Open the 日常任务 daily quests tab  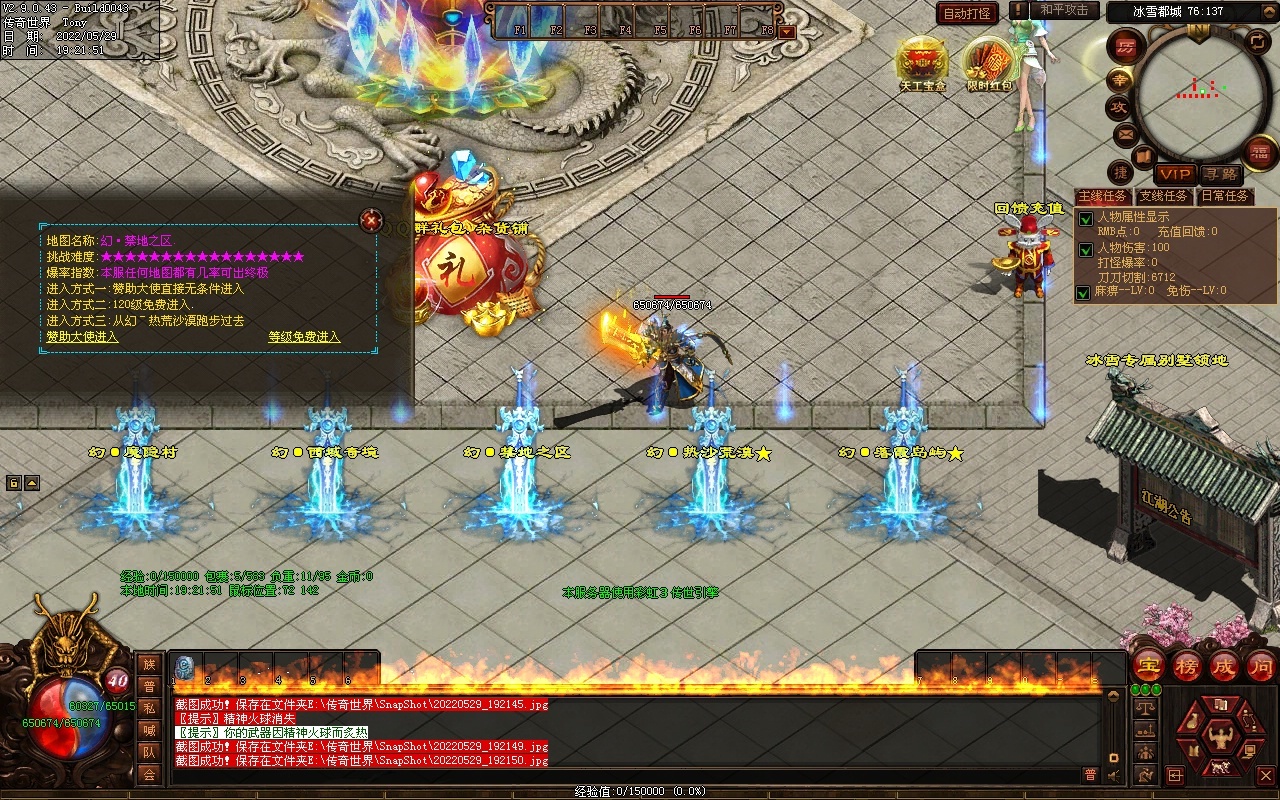click(1225, 196)
